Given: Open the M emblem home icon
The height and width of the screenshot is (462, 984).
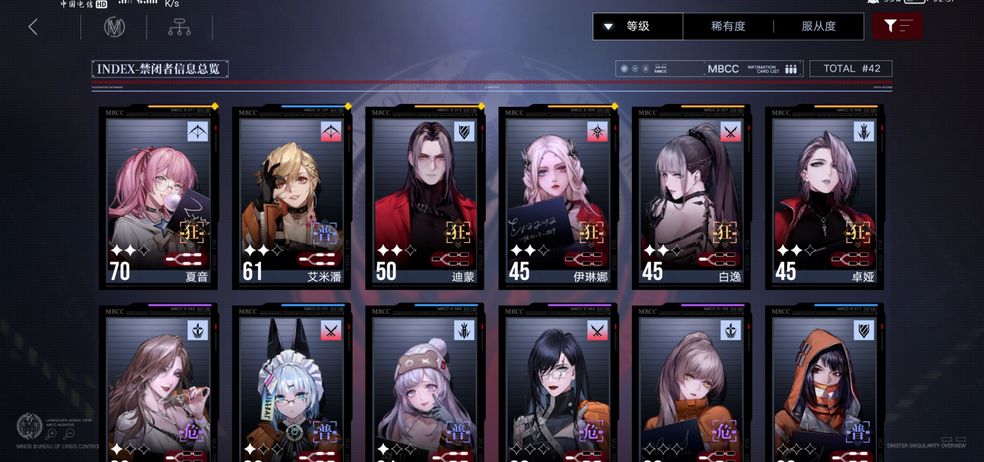Looking at the screenshot, I should [114, 27].
